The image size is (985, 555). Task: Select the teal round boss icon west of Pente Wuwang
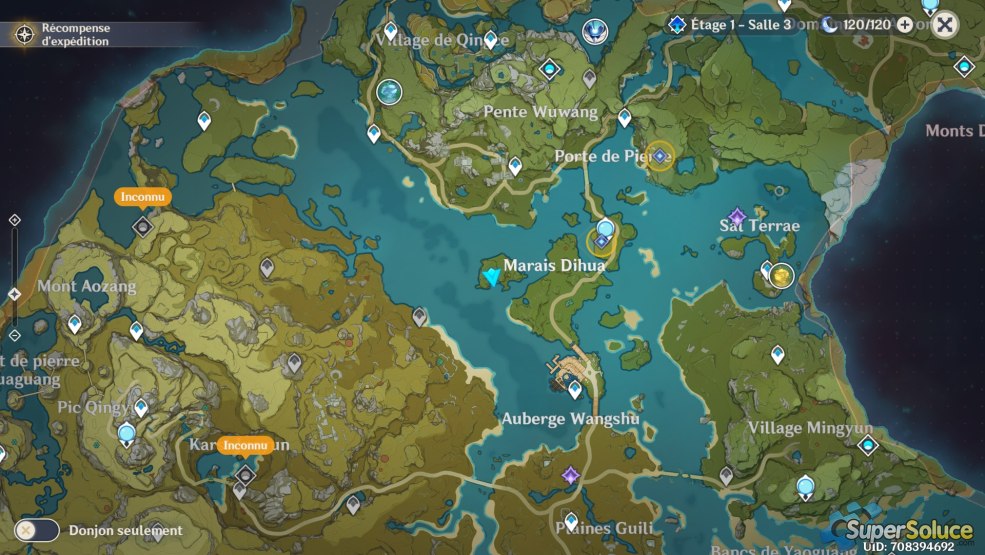[x=389, y=92]
